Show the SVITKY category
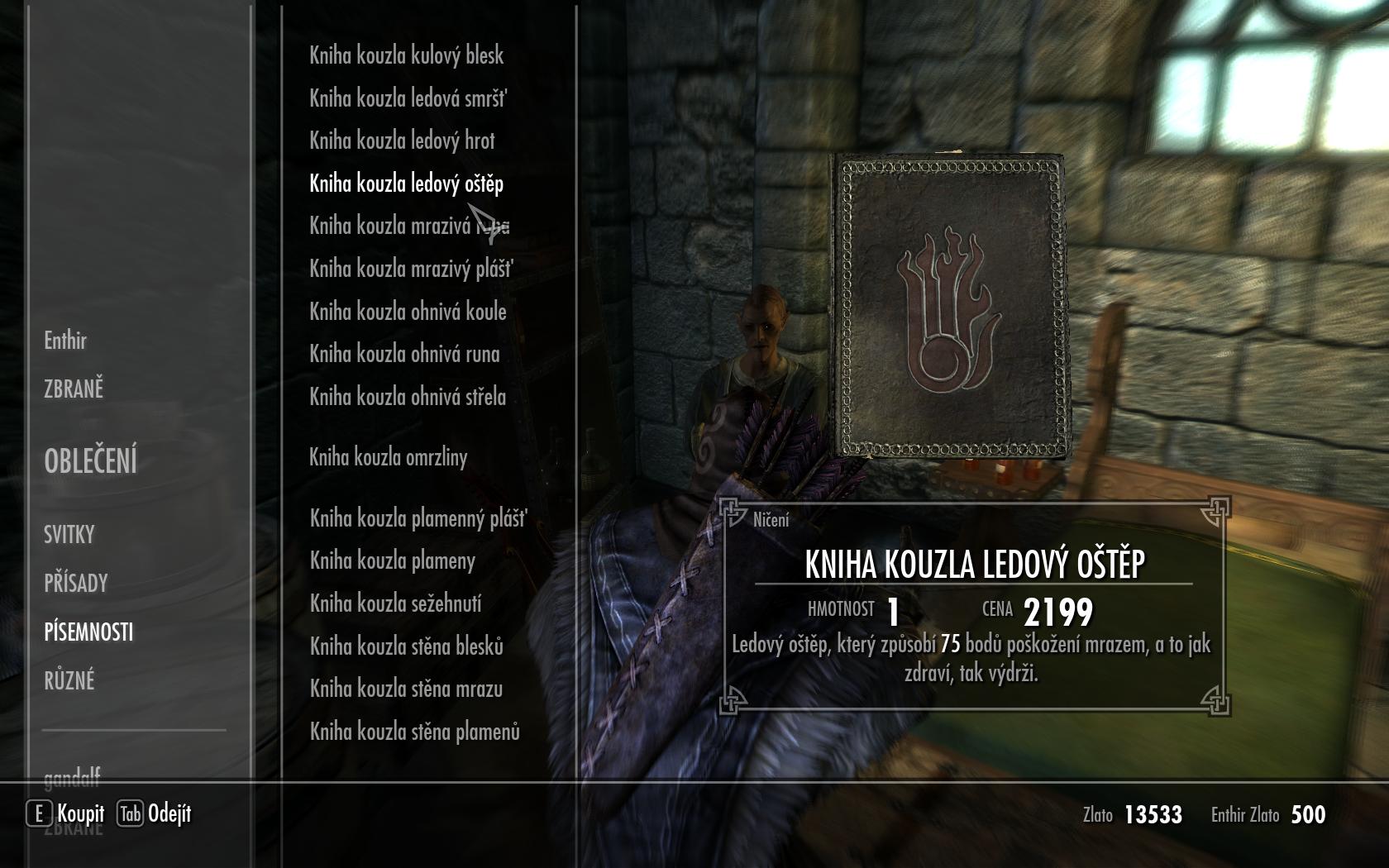This screenshot has width=1389, height=868. point(69,535)
